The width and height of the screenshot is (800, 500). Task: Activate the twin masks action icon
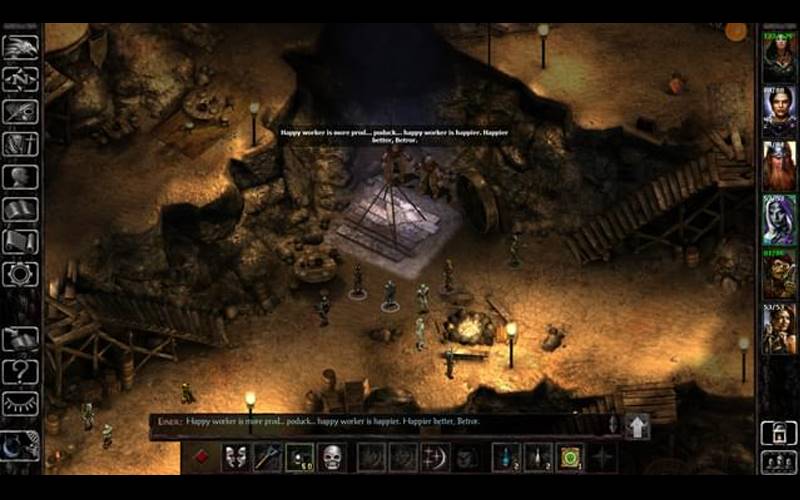pyautogui.click(x=235, y=457)
